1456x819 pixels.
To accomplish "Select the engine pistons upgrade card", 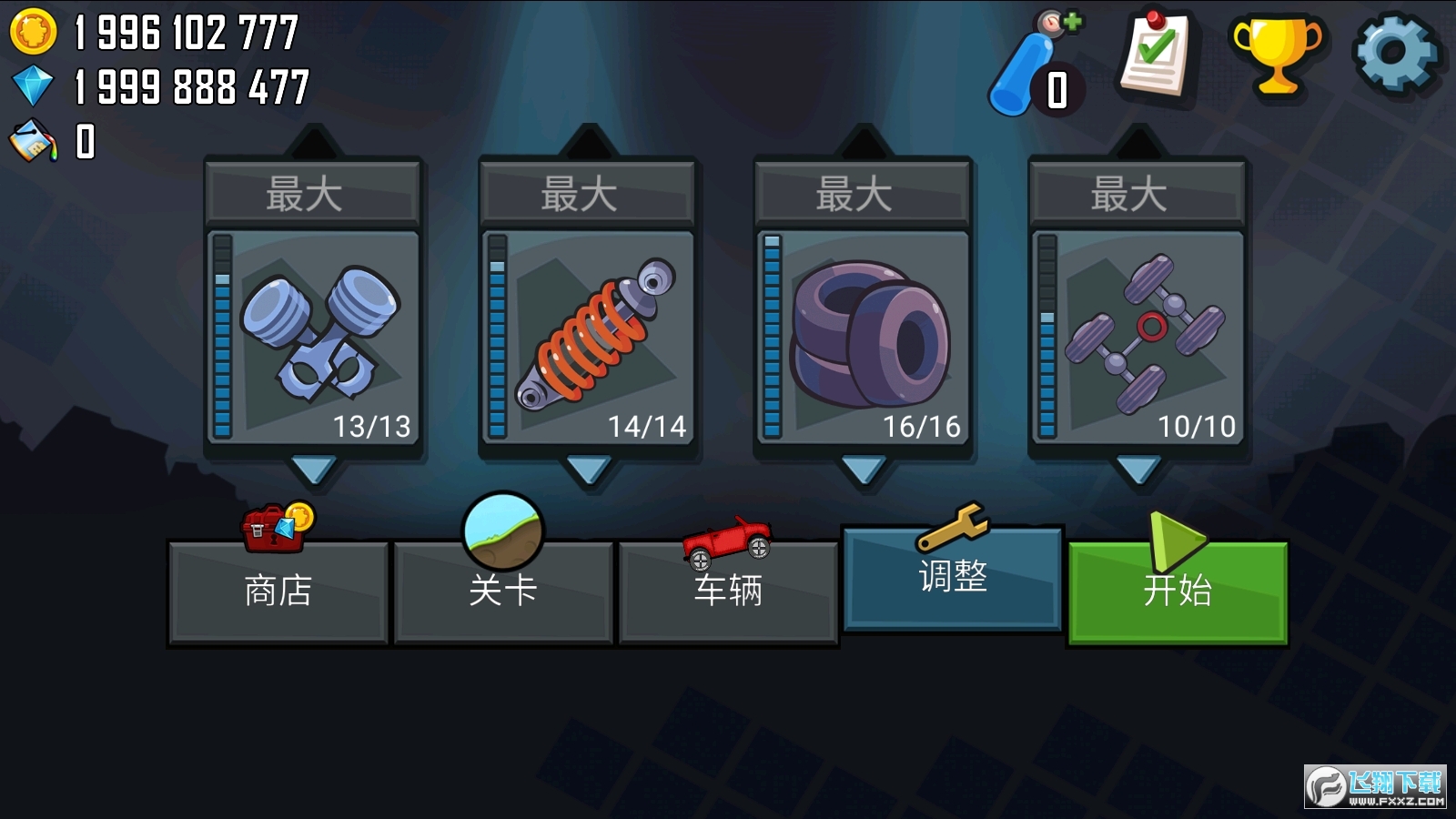I will click(314, 337).
